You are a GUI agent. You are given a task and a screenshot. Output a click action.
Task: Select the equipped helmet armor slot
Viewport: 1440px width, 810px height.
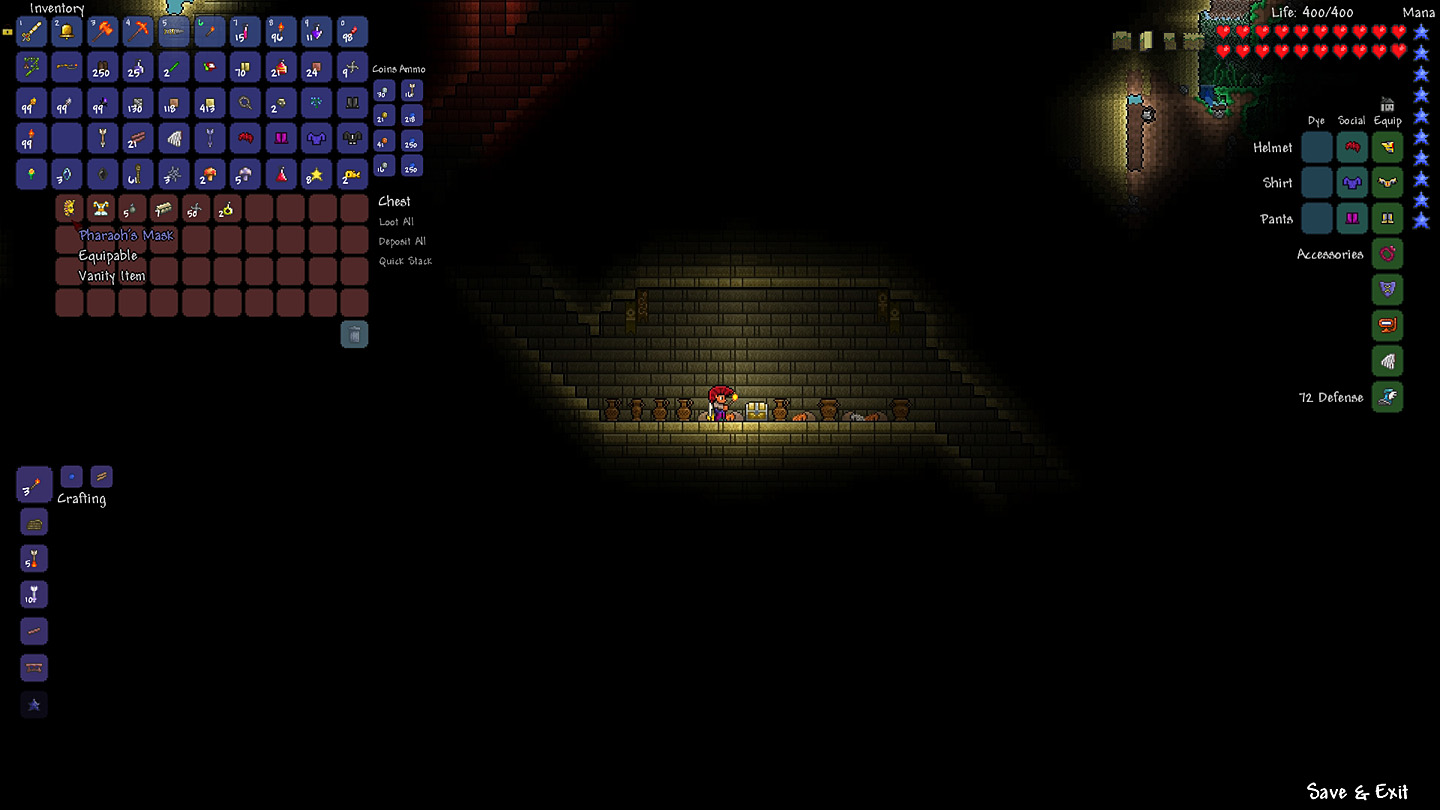[1387, 148]
